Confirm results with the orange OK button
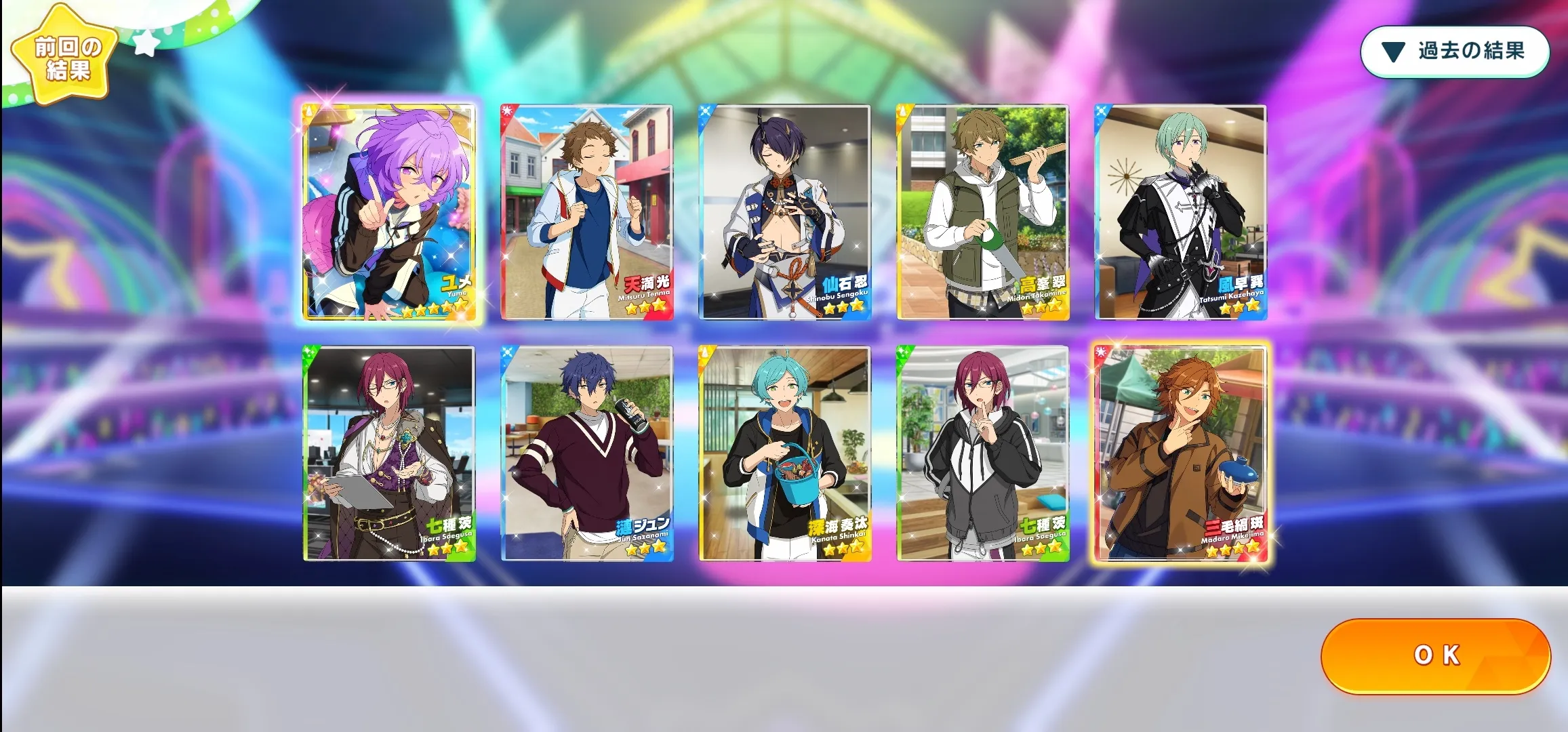The image size is (1568, 732). (x=1435, y=655)
